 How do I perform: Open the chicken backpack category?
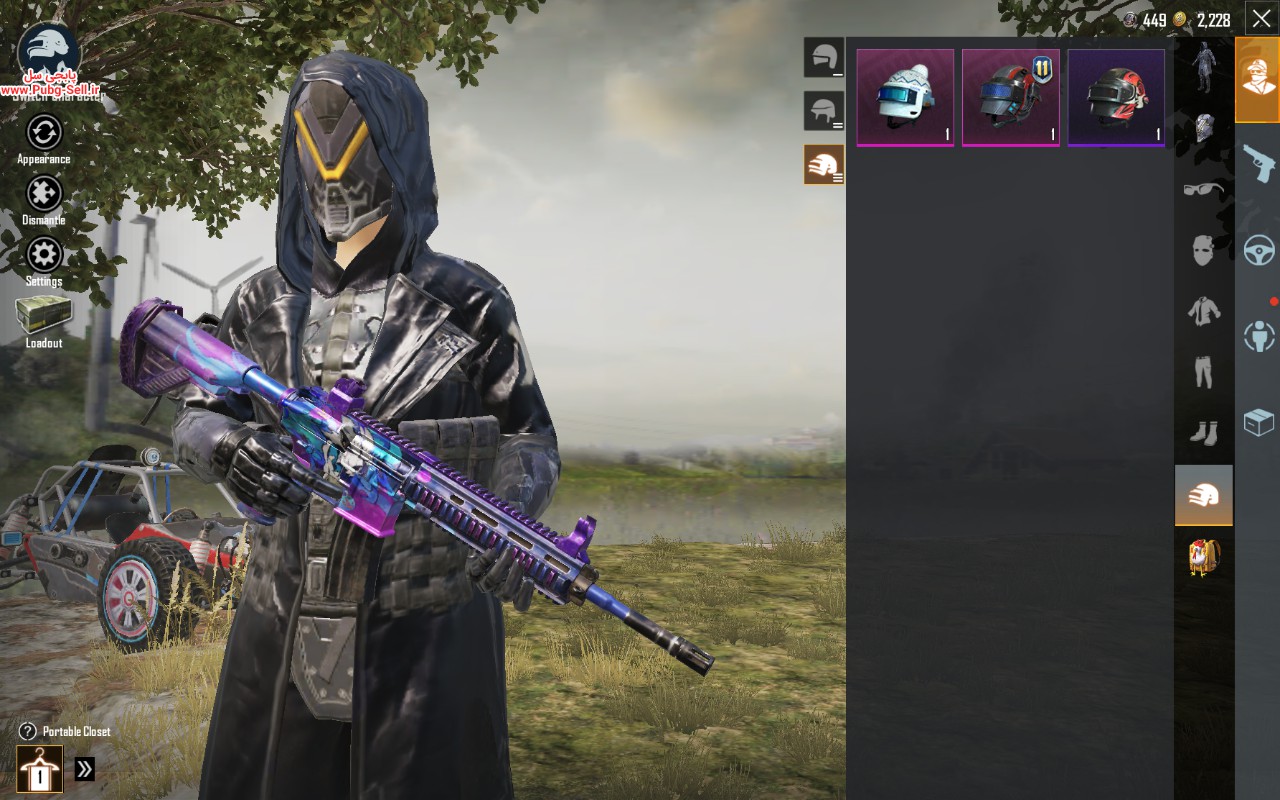(x=1203, y=556)
